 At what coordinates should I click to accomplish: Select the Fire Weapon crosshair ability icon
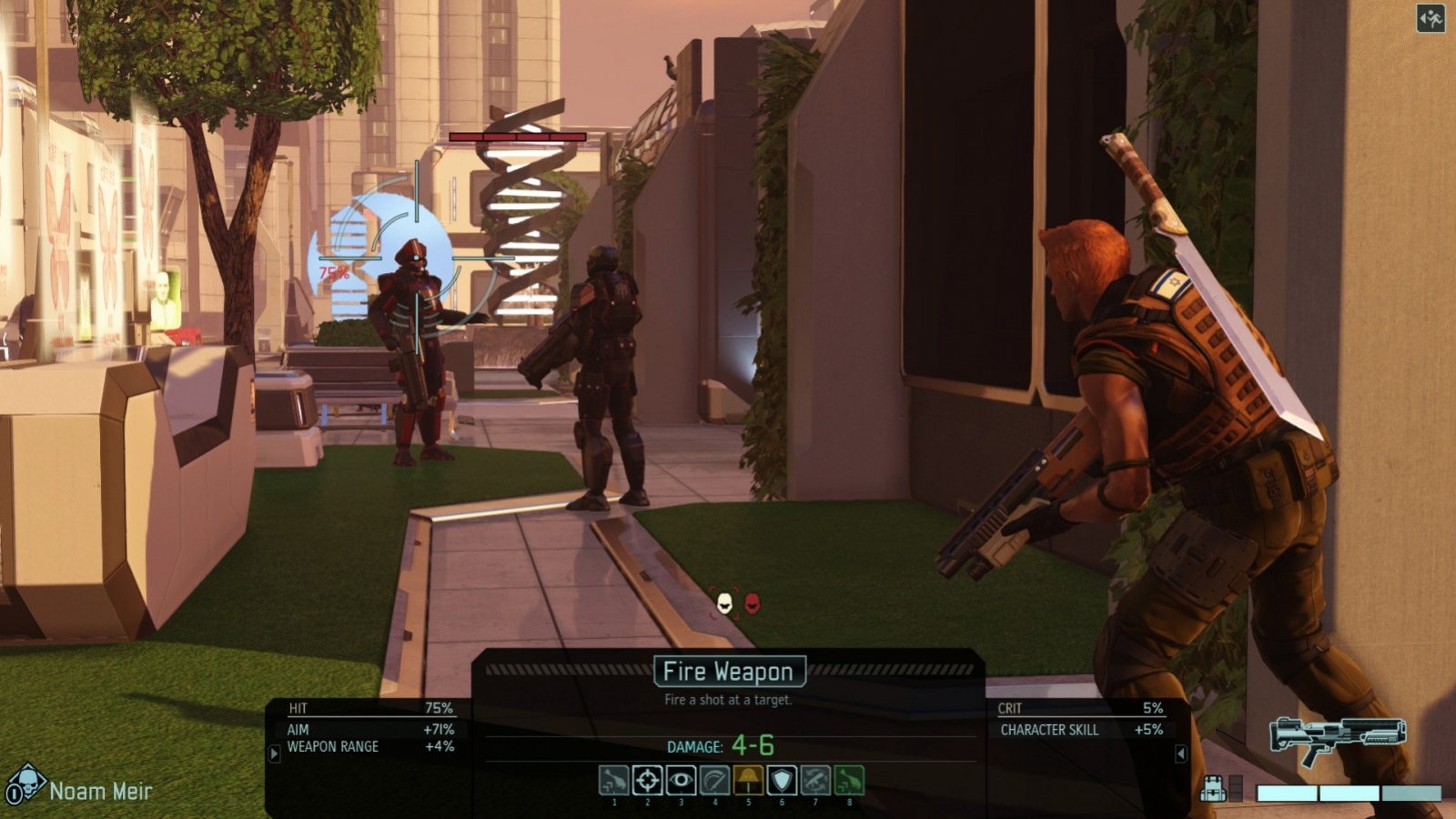[x=646, y=780]
